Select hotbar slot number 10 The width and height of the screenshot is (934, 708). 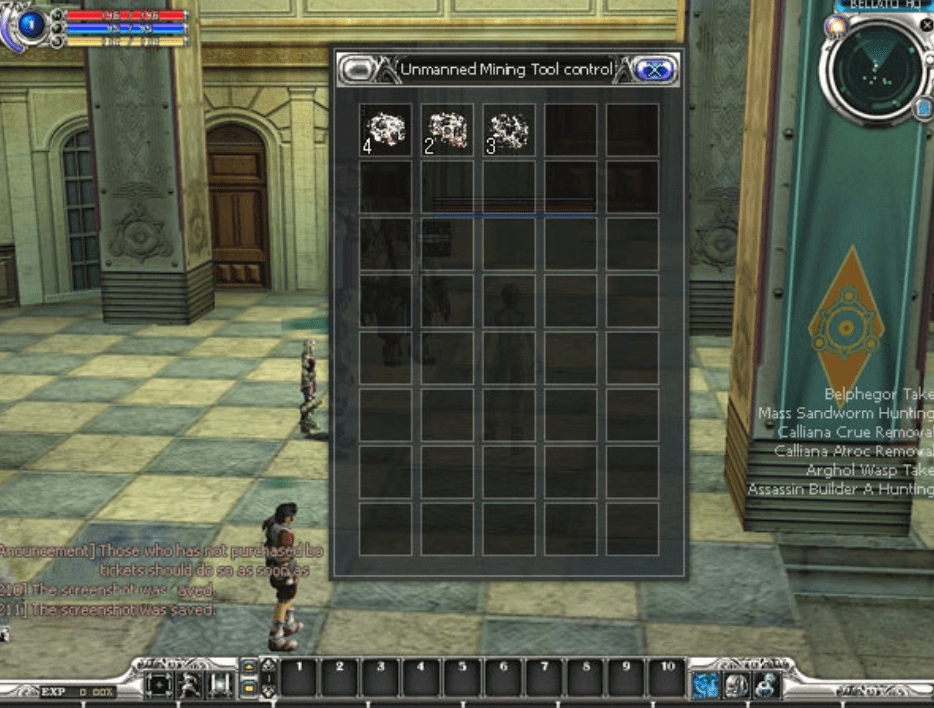click(667, 680)
